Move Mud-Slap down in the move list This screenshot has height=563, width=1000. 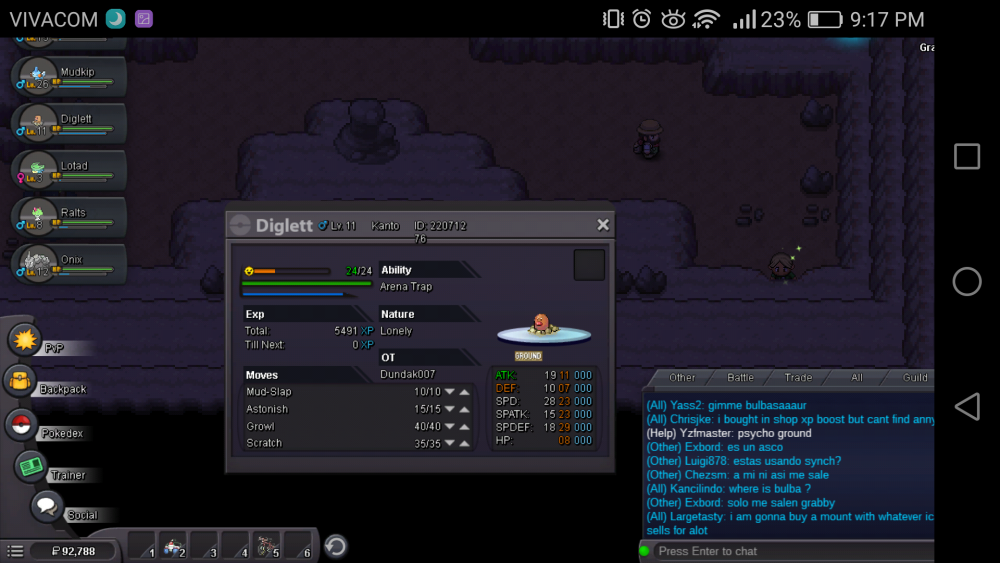coord(450,392)
